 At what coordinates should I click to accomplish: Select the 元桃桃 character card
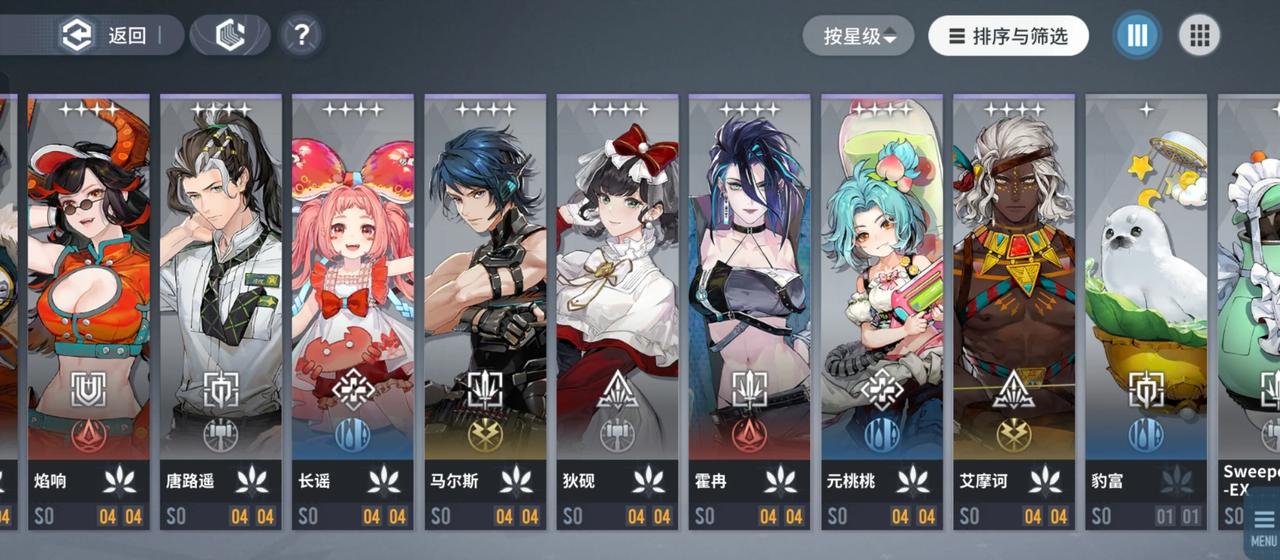881,300
